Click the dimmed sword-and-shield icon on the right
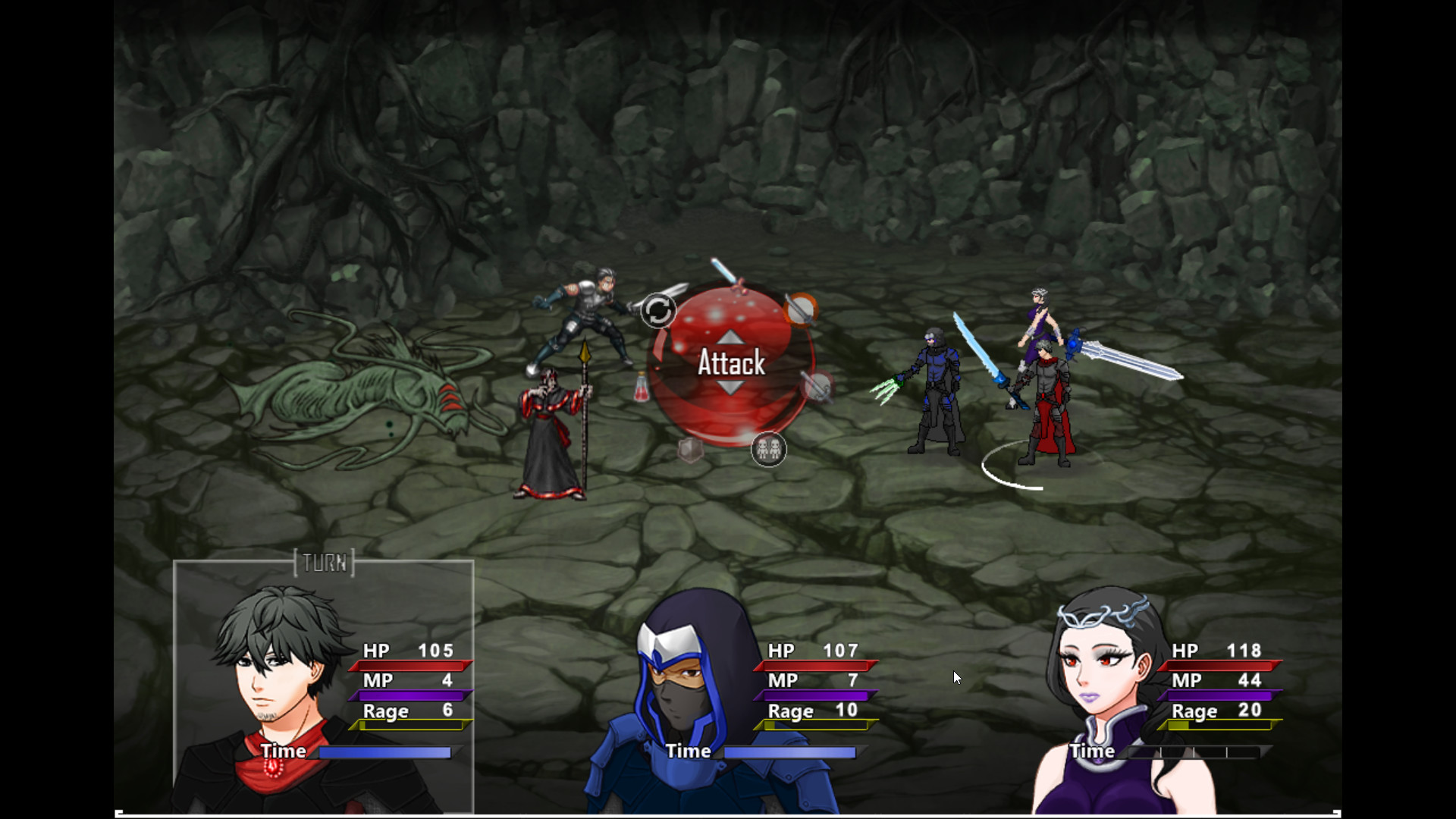This screenshot has height=819, width=1456. [817, 385]
